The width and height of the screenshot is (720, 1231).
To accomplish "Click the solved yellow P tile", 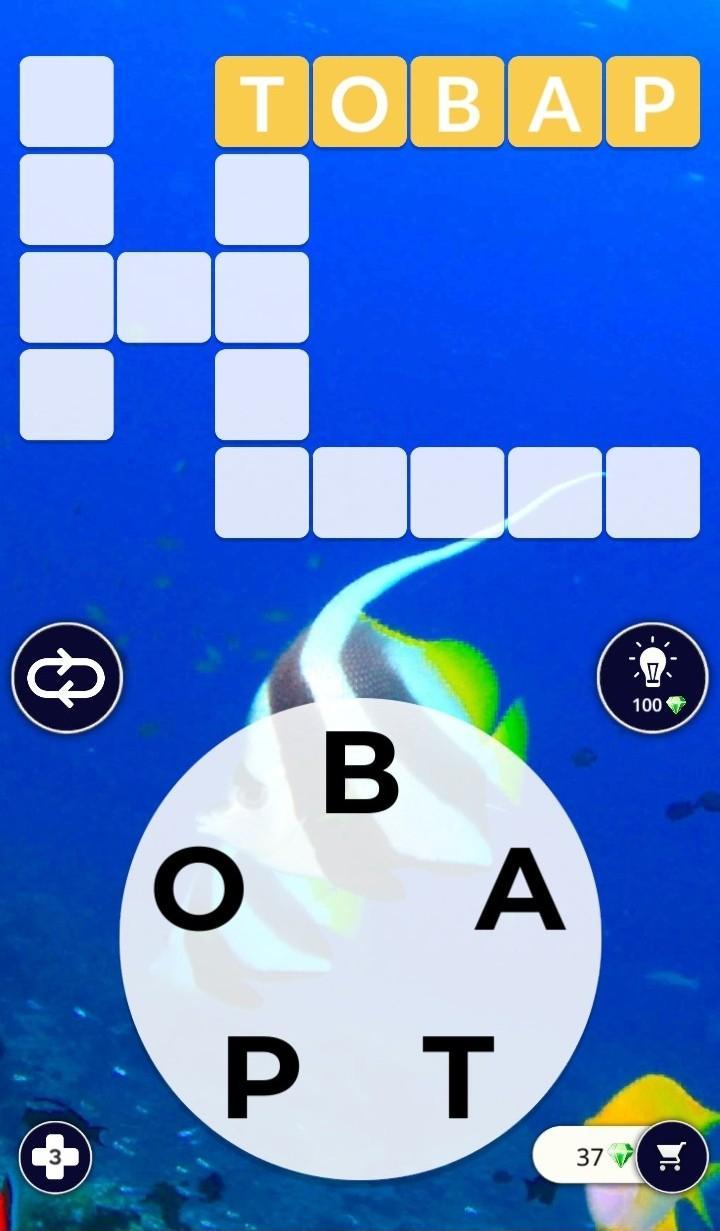I will point(653,102).
